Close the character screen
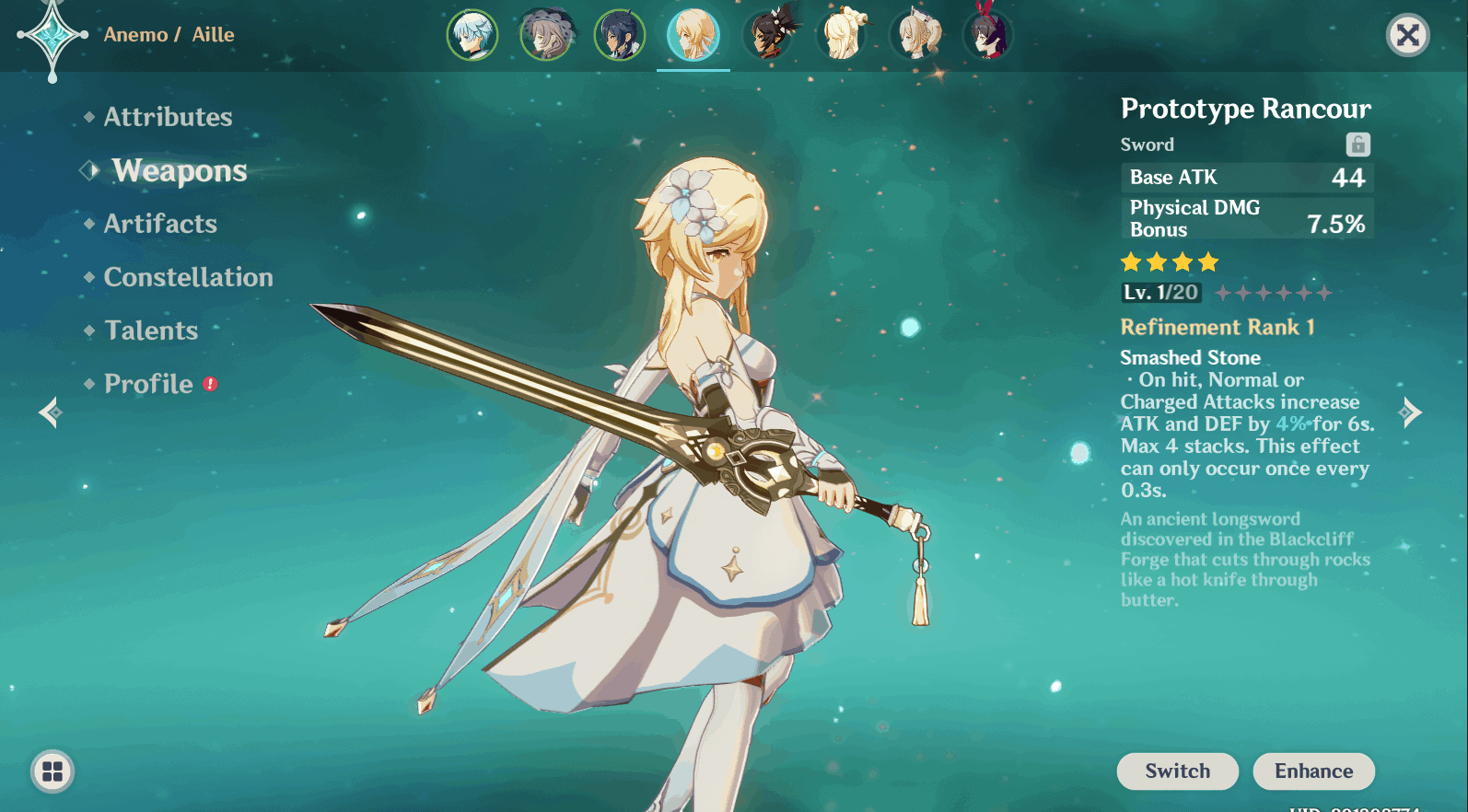1468x812 pixels. point(1407,36)
